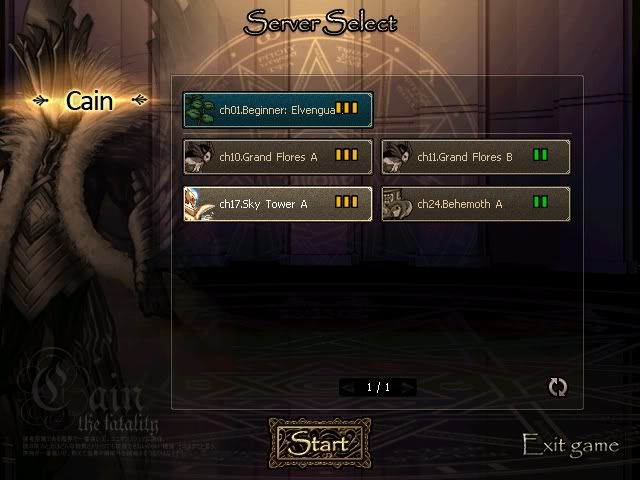
Task: Go to the previous channel page
Action: (x=348, y=387)
